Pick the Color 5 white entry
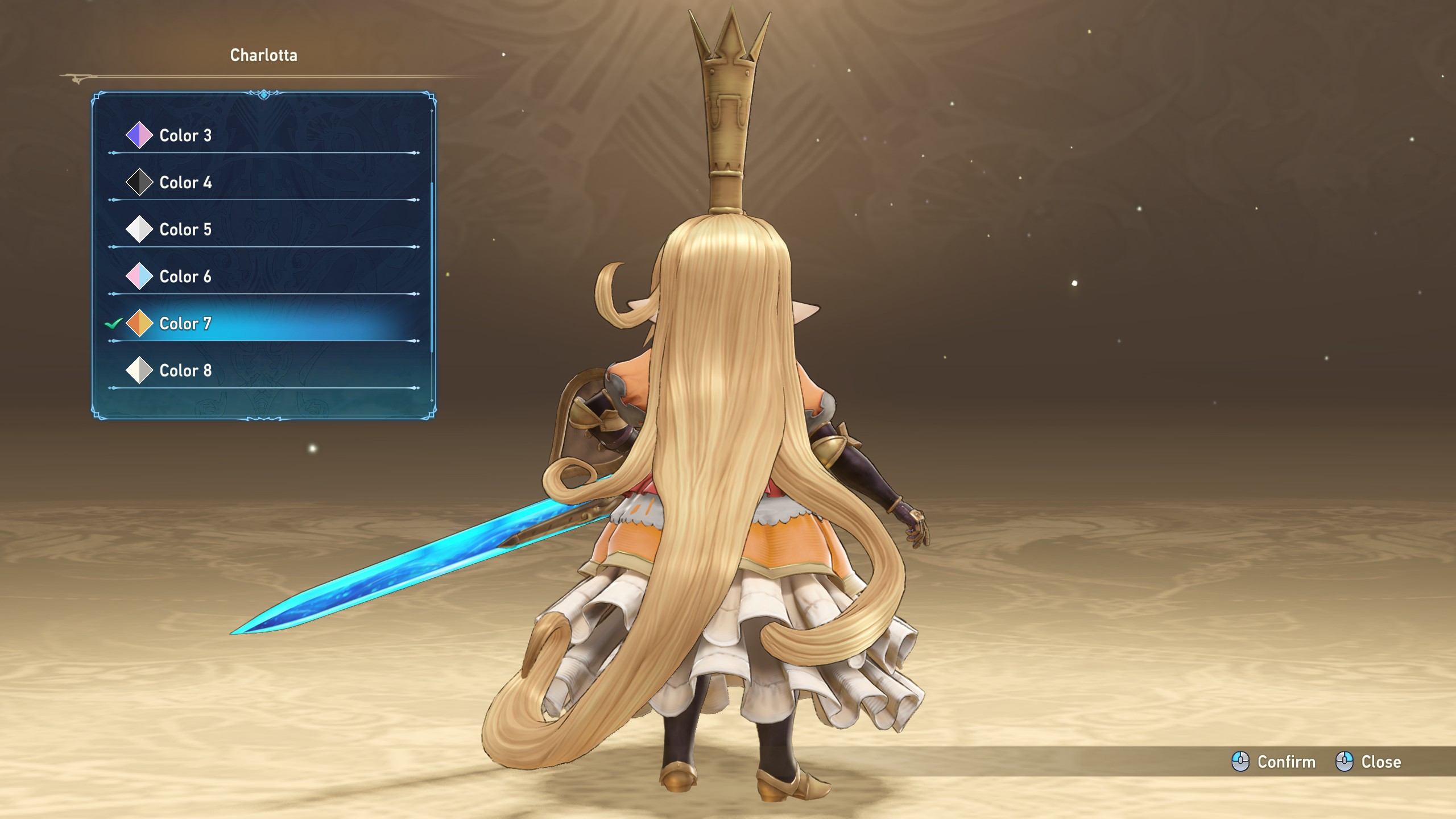1456x819 pixels. point(185,230)
